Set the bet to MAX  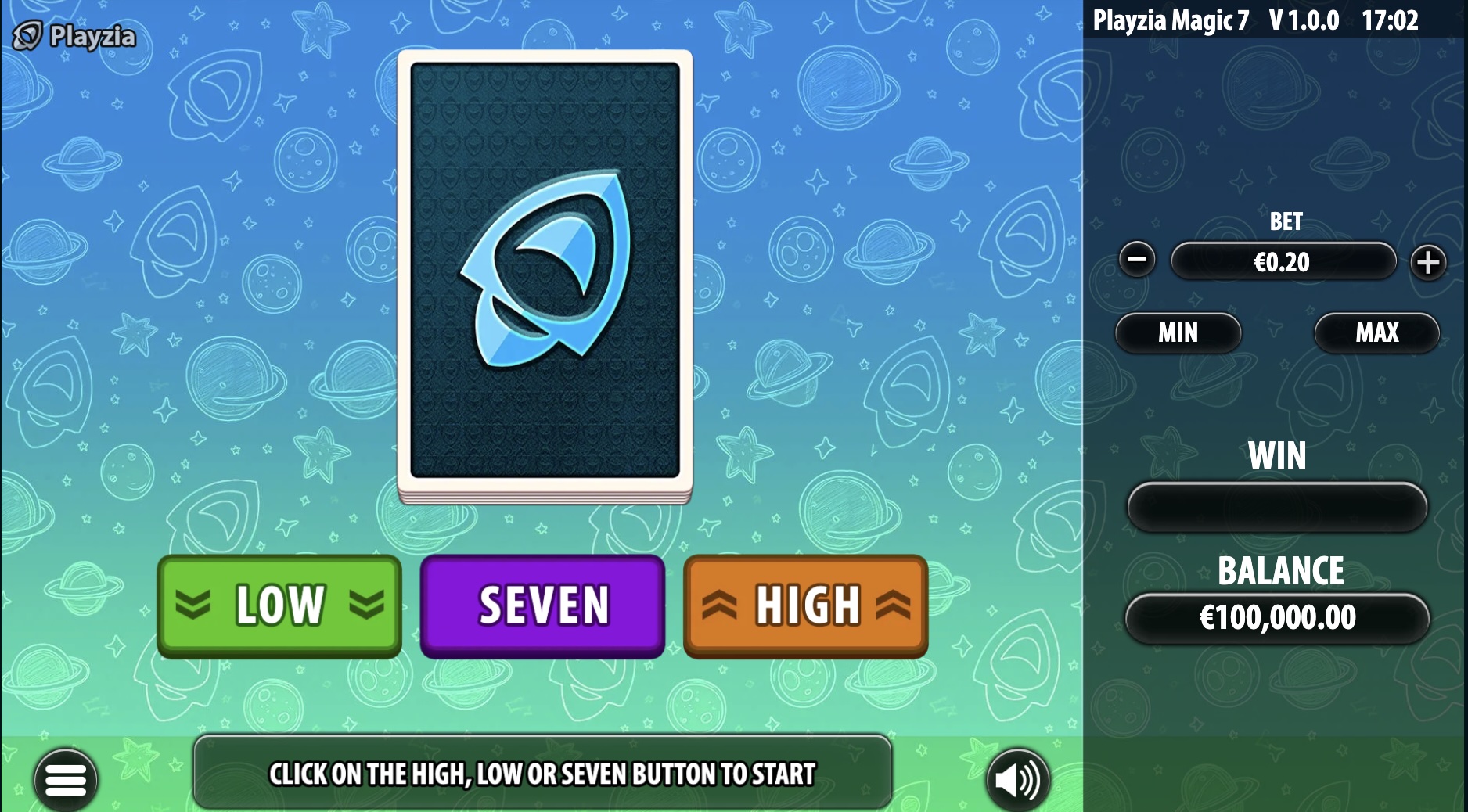coord(1376,332)
